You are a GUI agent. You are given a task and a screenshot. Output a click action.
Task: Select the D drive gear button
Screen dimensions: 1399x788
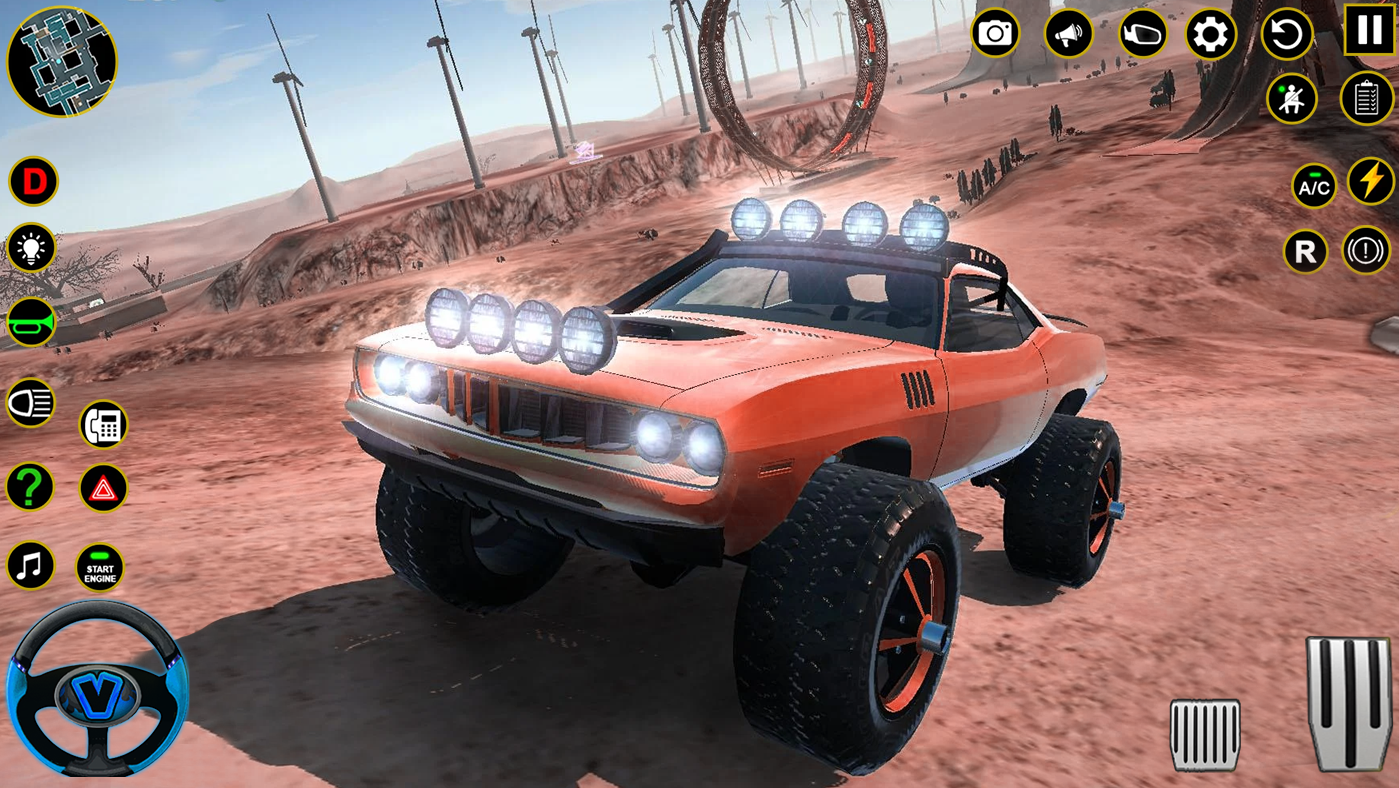click(33, 180)
